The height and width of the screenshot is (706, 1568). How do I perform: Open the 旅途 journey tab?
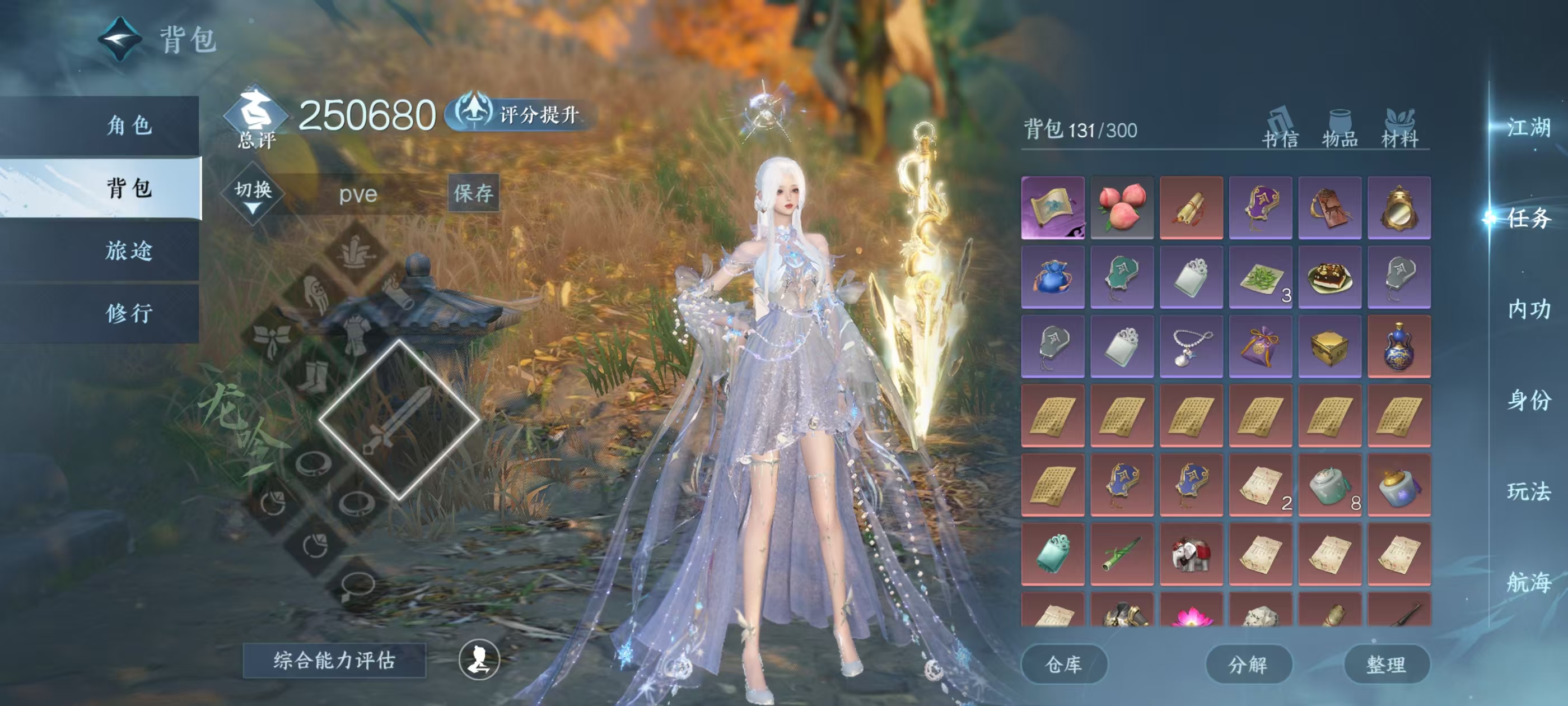(128, 250)
